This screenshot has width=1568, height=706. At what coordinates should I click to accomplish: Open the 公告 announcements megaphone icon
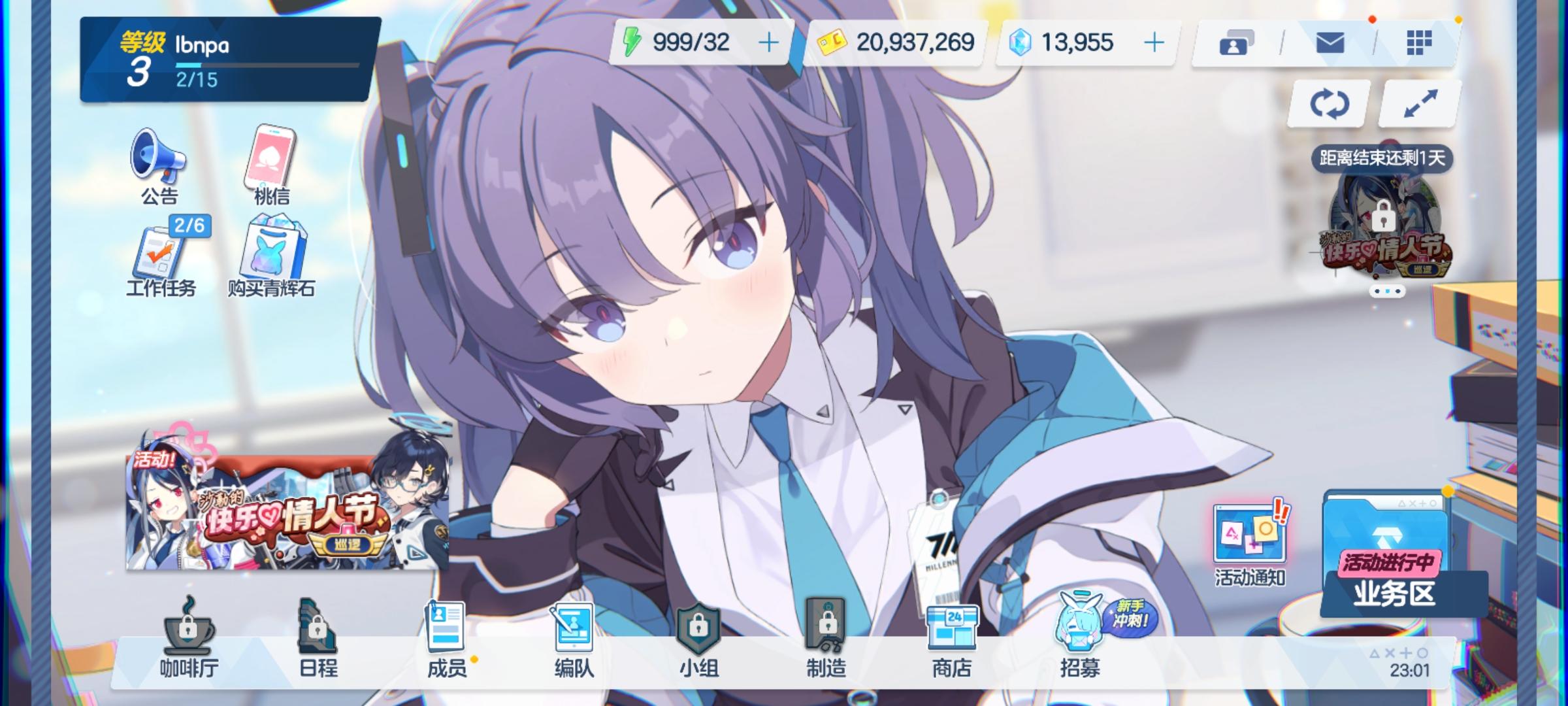[157, 159]
